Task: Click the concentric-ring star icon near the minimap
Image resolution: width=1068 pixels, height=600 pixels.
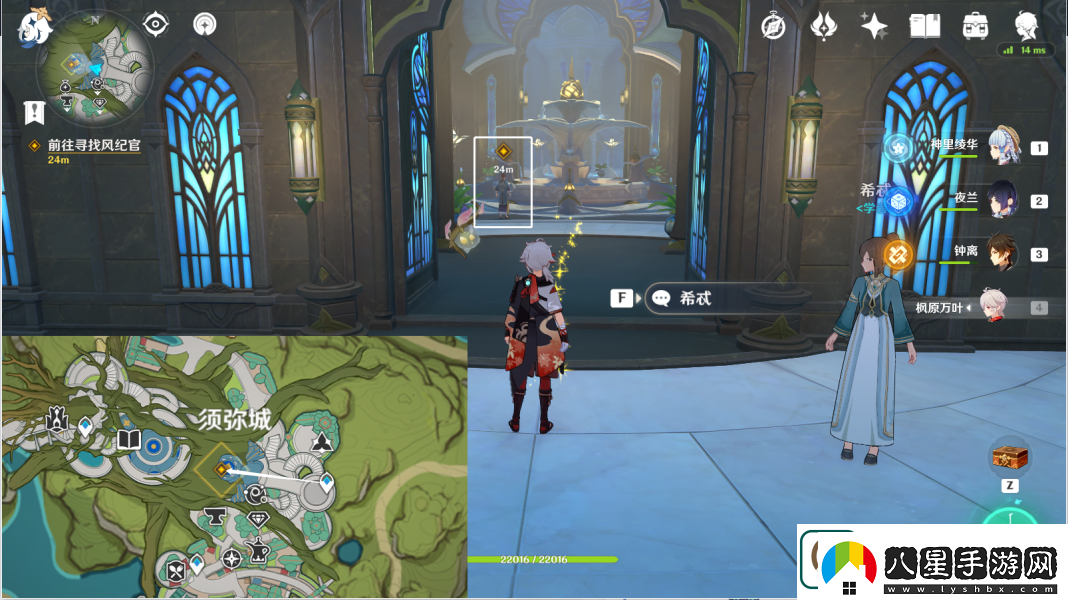Action: (205, 25)
